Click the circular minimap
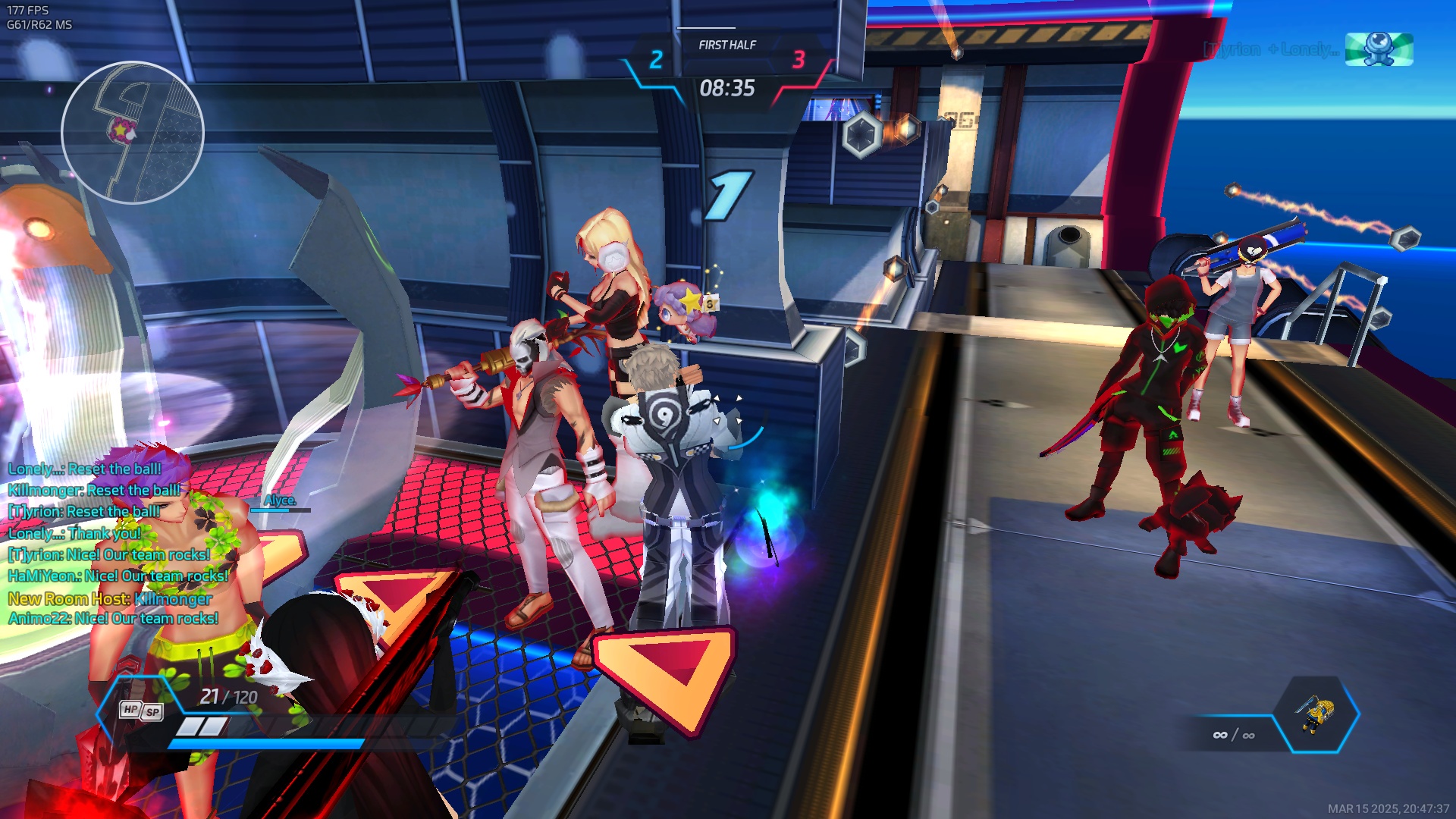The height and width of the screenshot is (819, 1456). (x=133, y=133)
